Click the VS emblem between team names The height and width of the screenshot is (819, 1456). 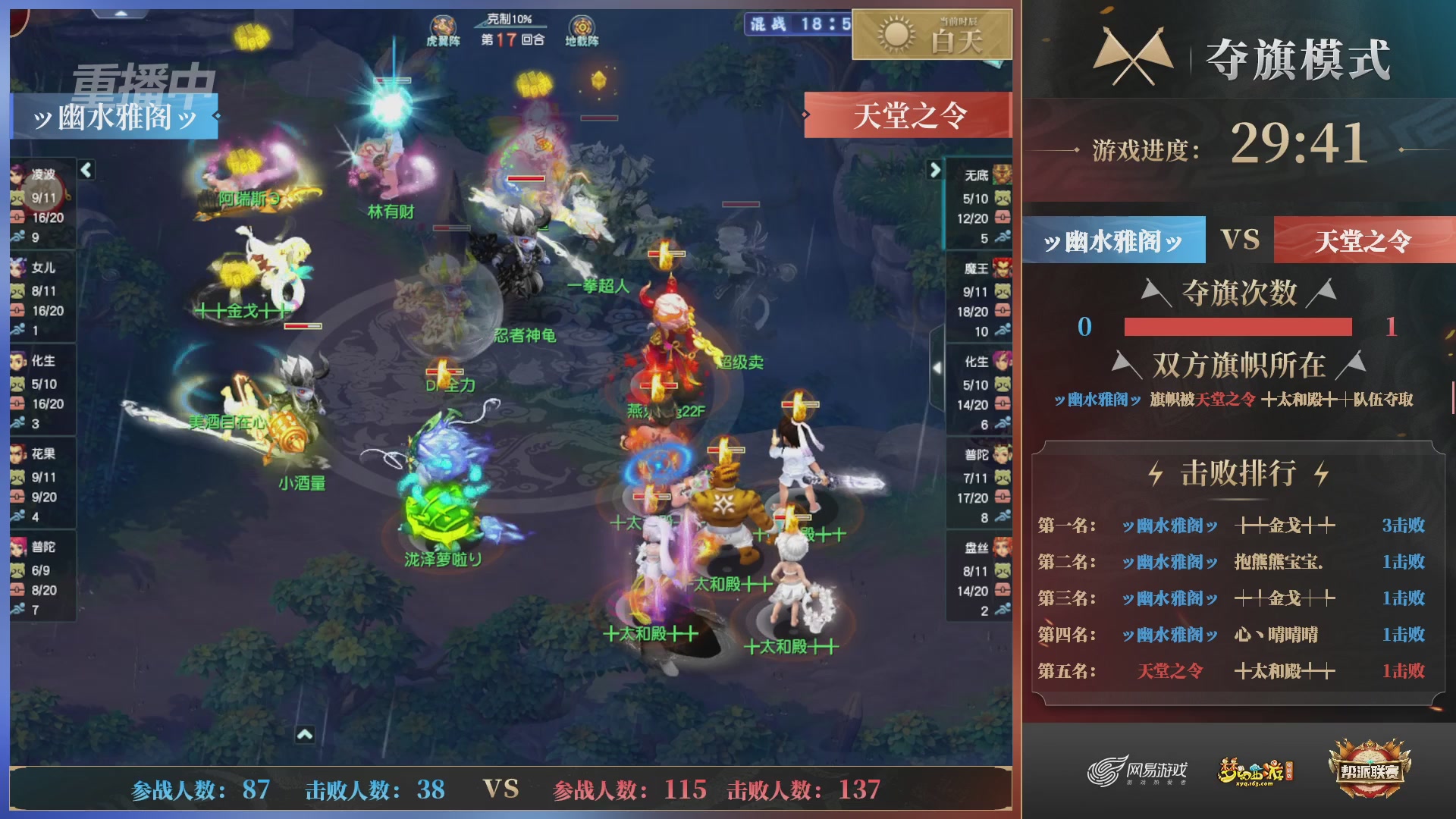(x=1241, y=240)
